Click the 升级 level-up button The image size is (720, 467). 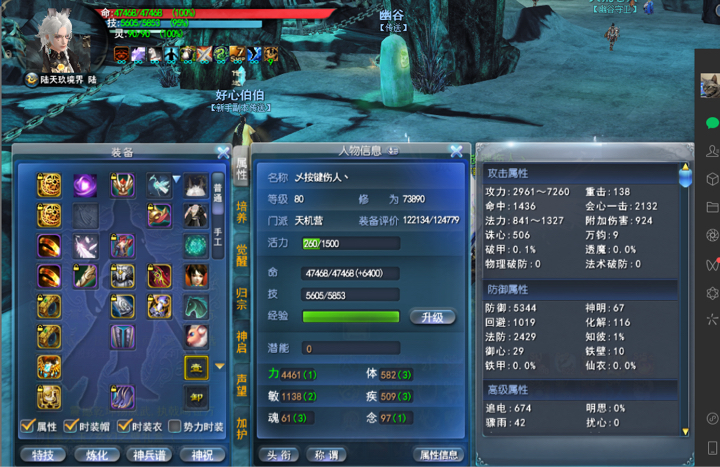(x=433, y=317)
